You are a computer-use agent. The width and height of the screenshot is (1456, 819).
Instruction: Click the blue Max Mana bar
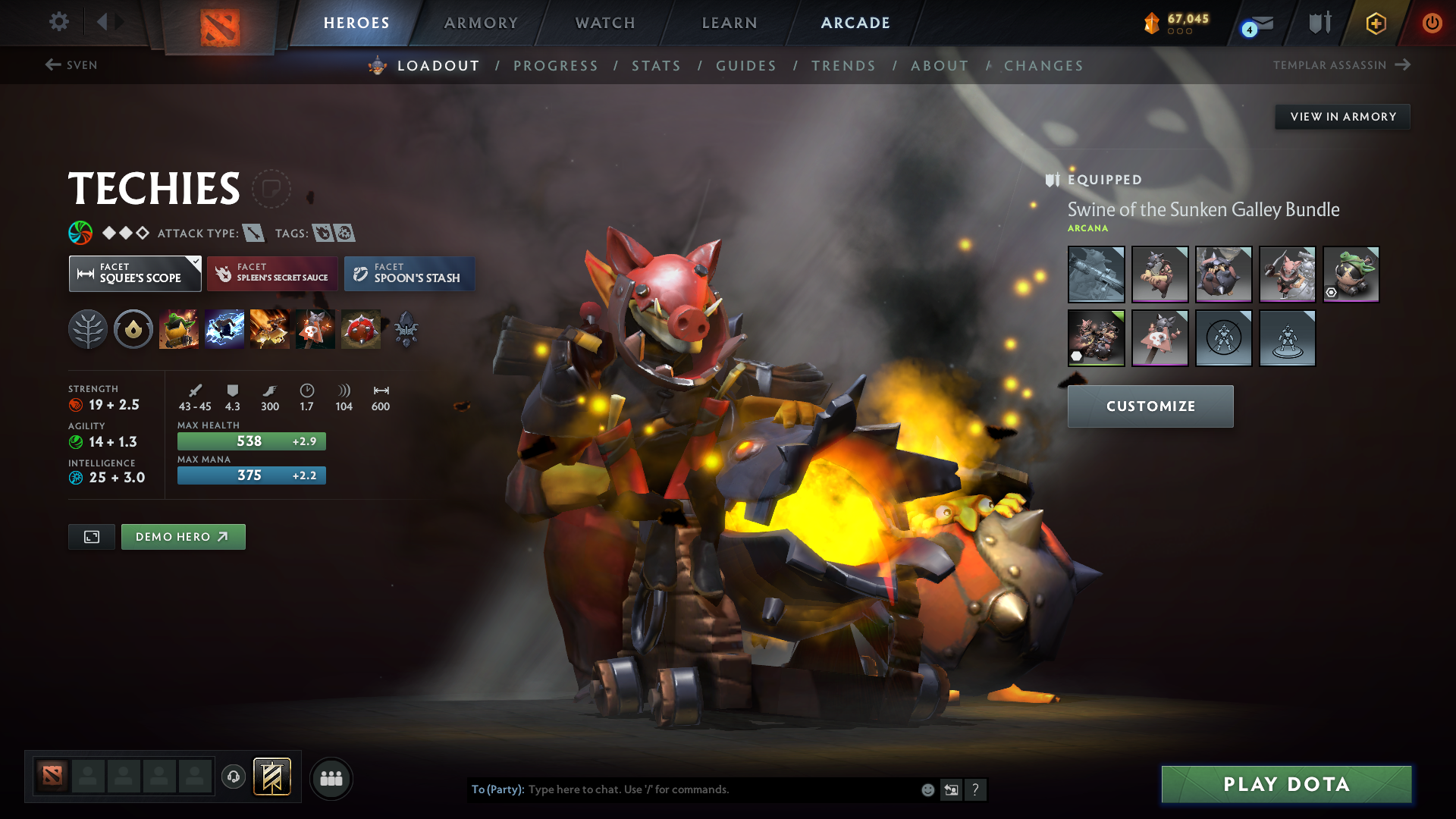click(x=251, y=475)
